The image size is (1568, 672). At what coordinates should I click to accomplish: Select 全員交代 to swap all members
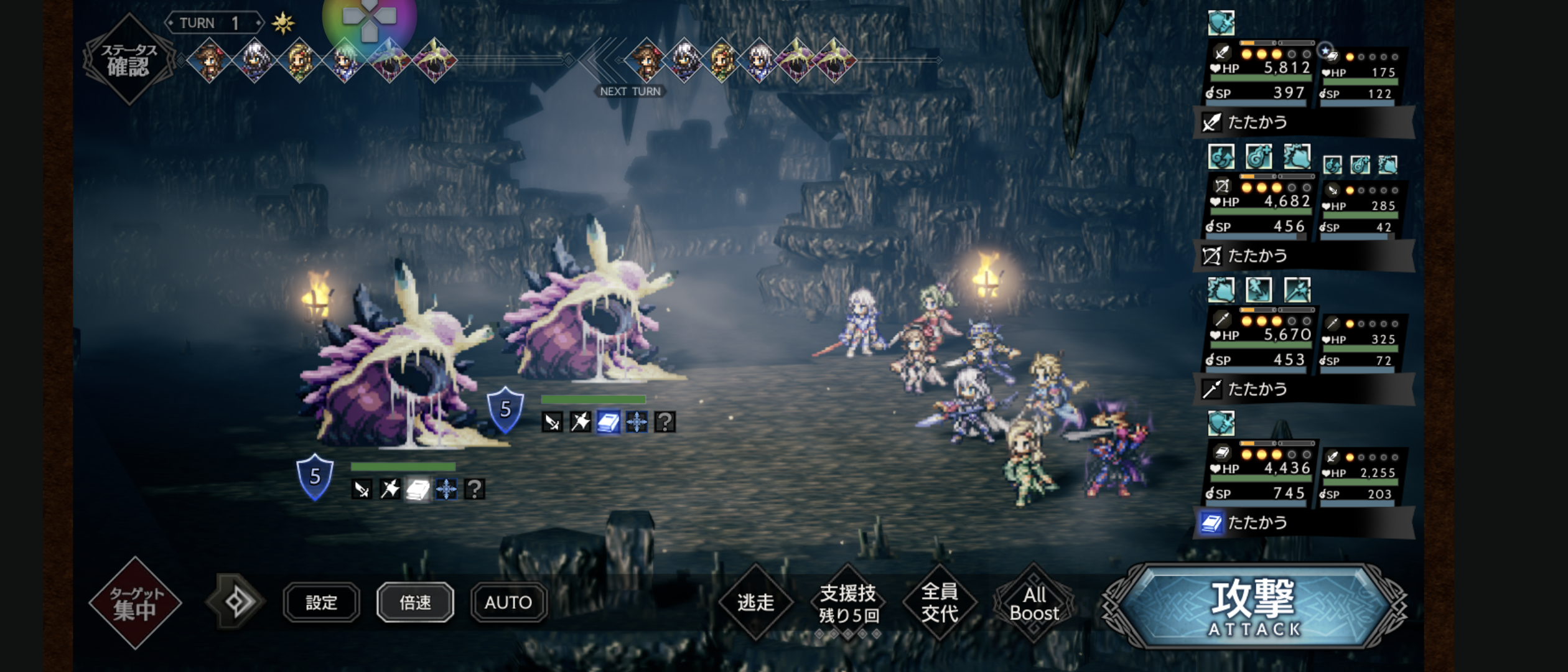click(940, 602)
